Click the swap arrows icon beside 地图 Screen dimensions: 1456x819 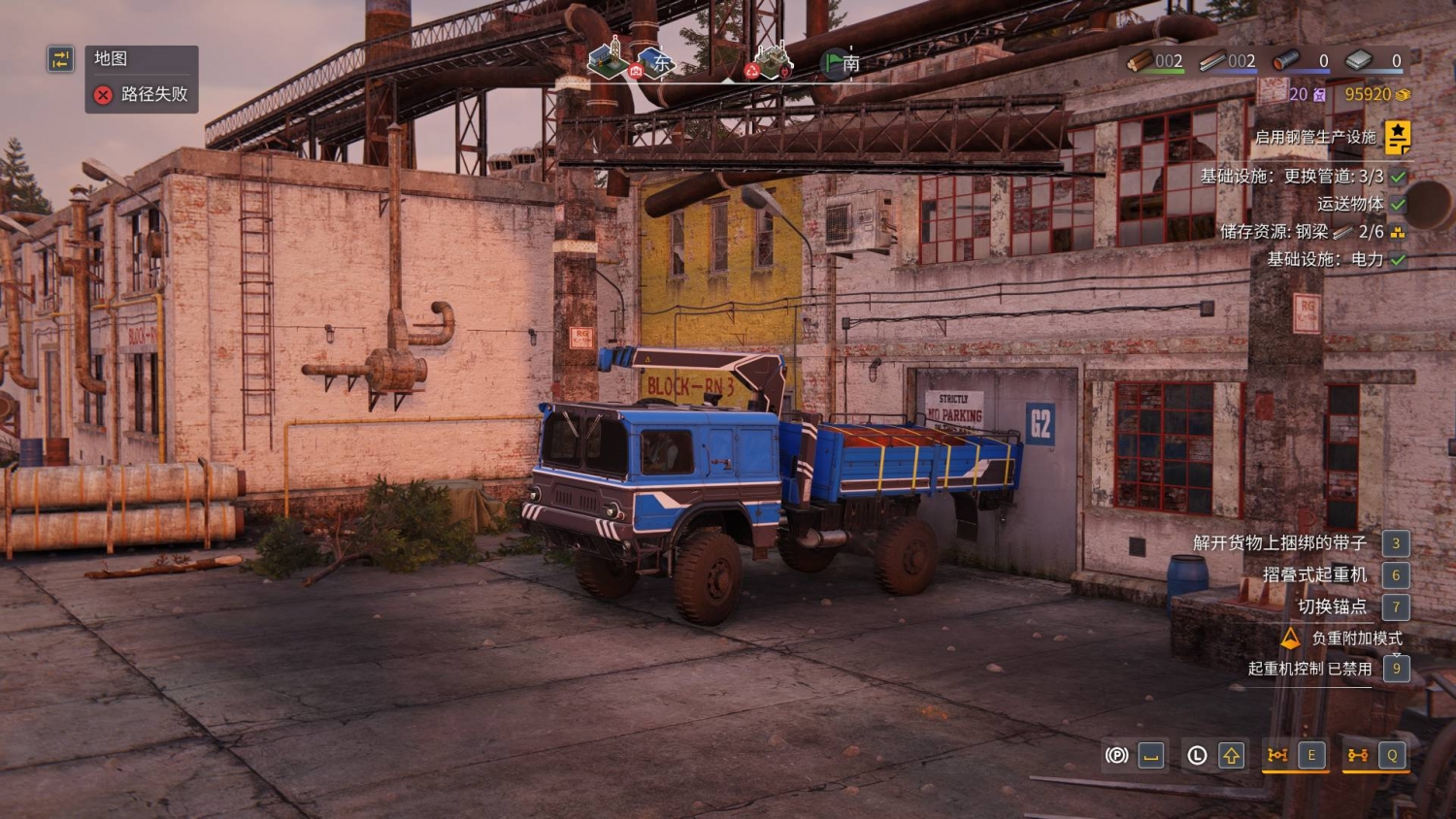[60, 59]
